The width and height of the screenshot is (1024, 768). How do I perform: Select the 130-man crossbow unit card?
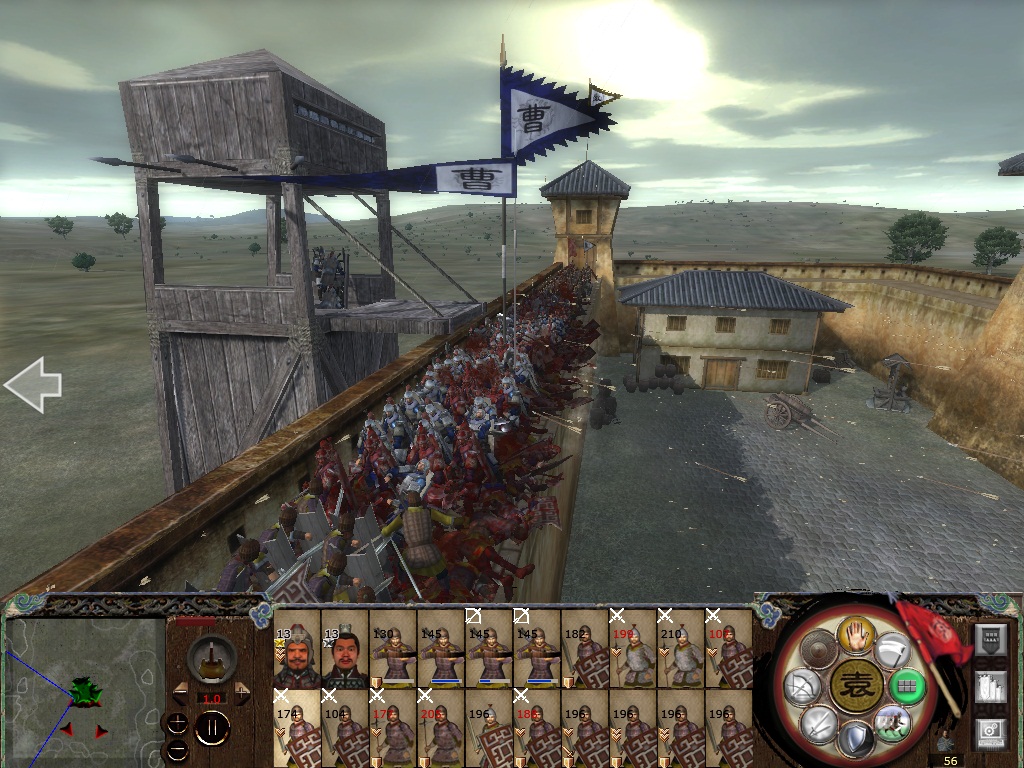[x=393, y=648]
